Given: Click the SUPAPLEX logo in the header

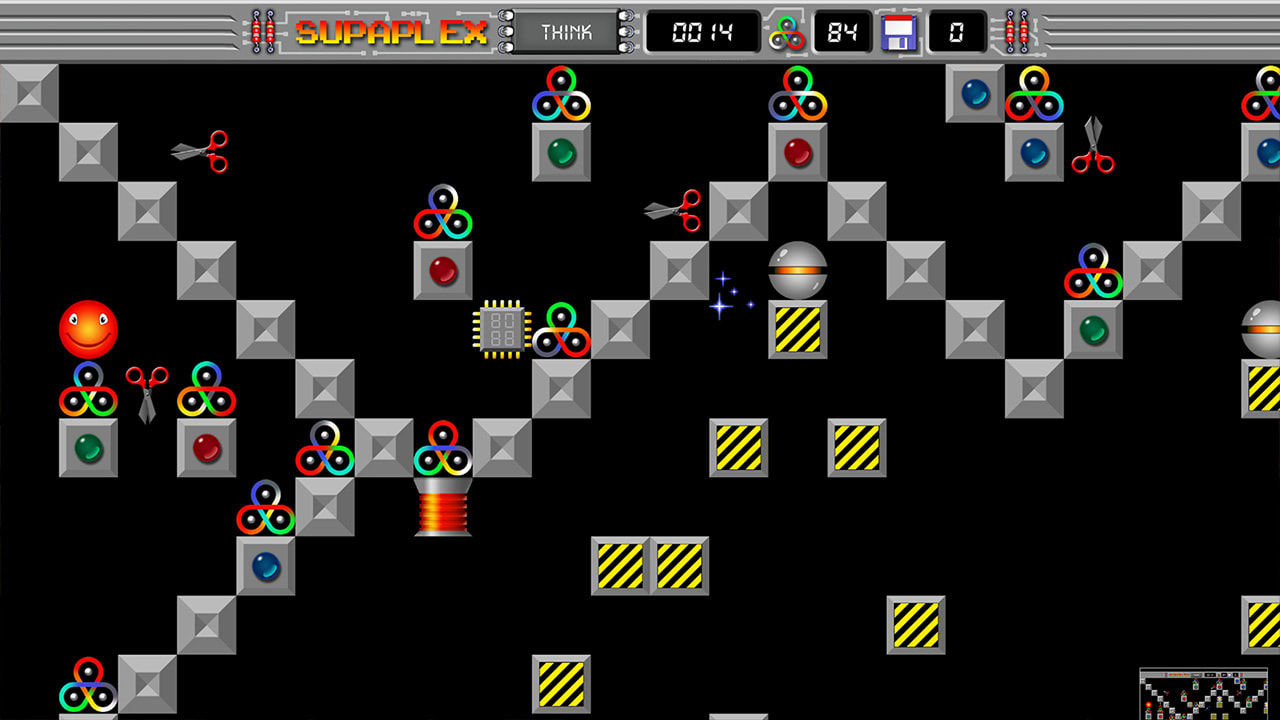Looking at the screenshot, I should click(390, 30).
